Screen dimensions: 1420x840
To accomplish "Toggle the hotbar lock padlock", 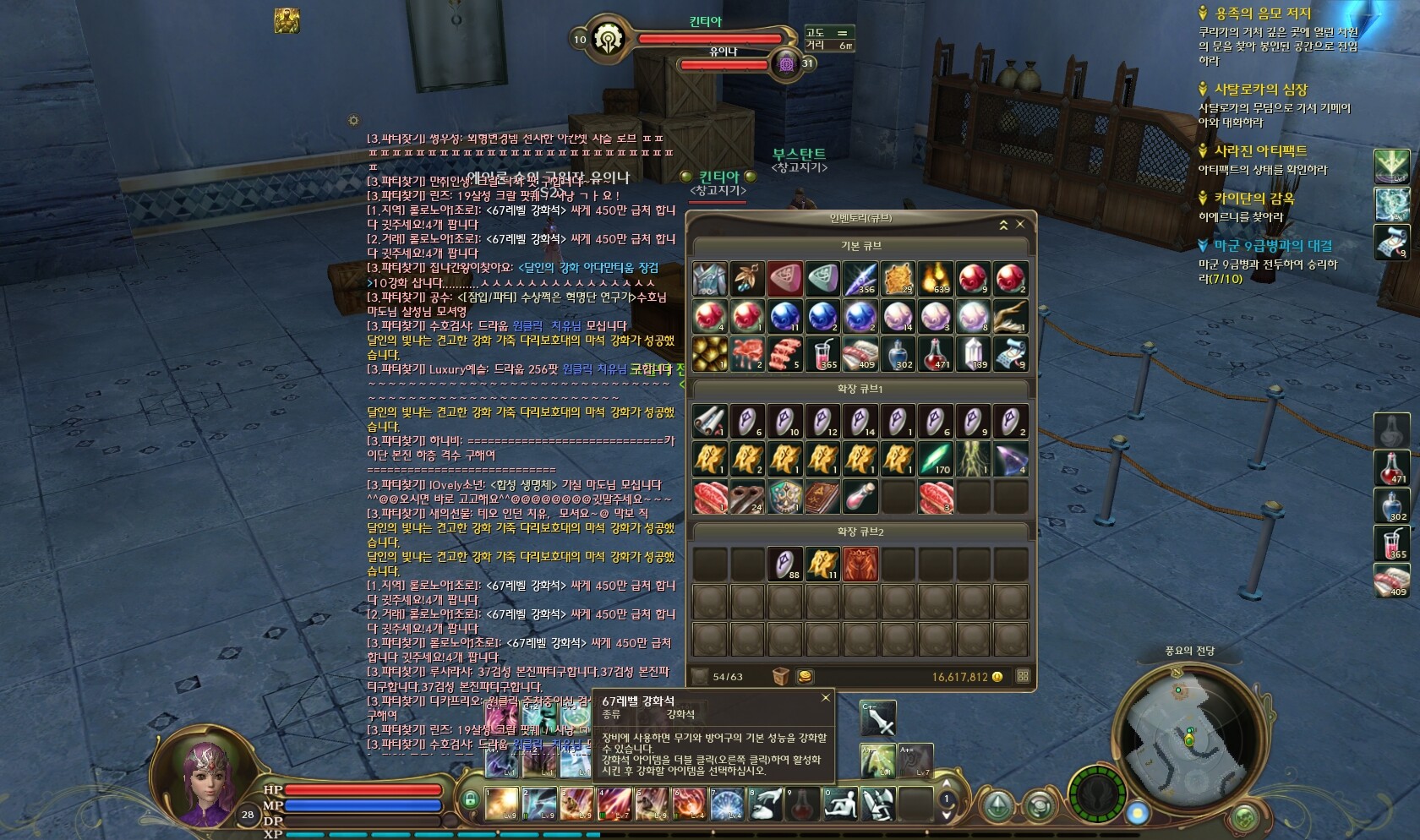I will 471,799.
